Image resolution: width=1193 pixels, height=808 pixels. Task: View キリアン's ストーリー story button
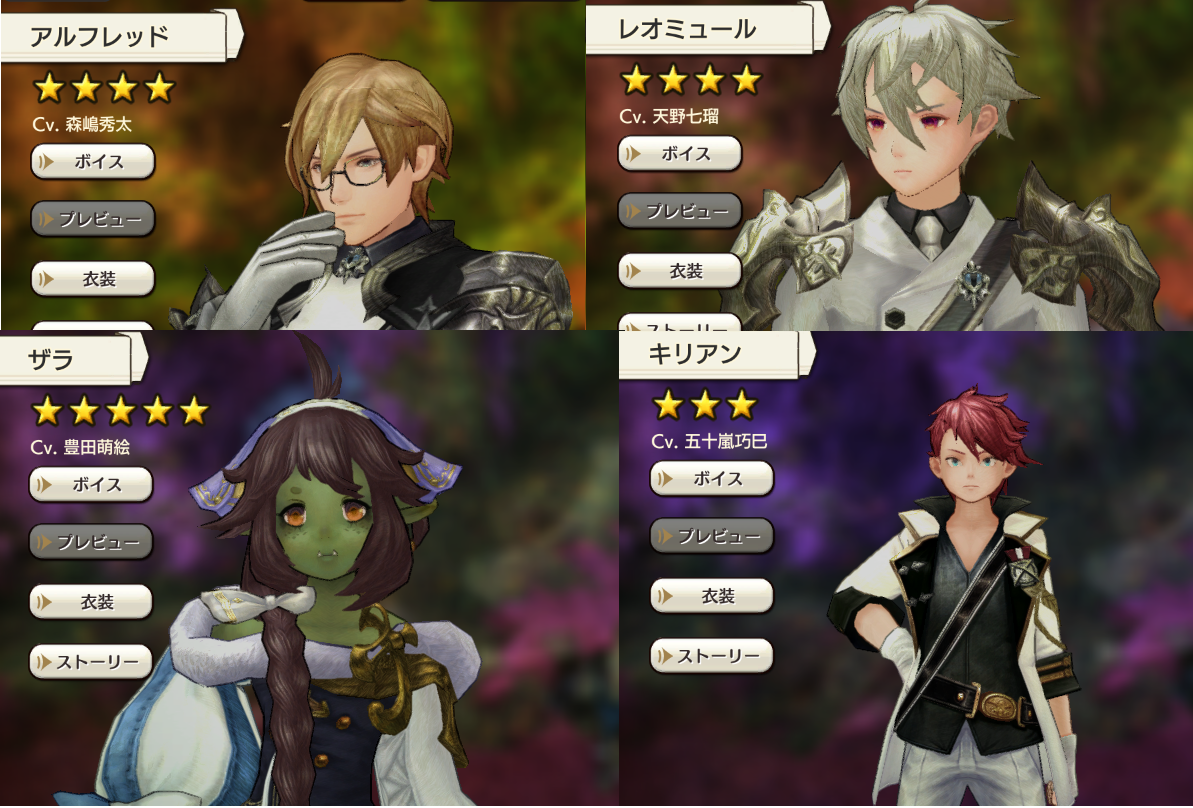coord(712,656)
